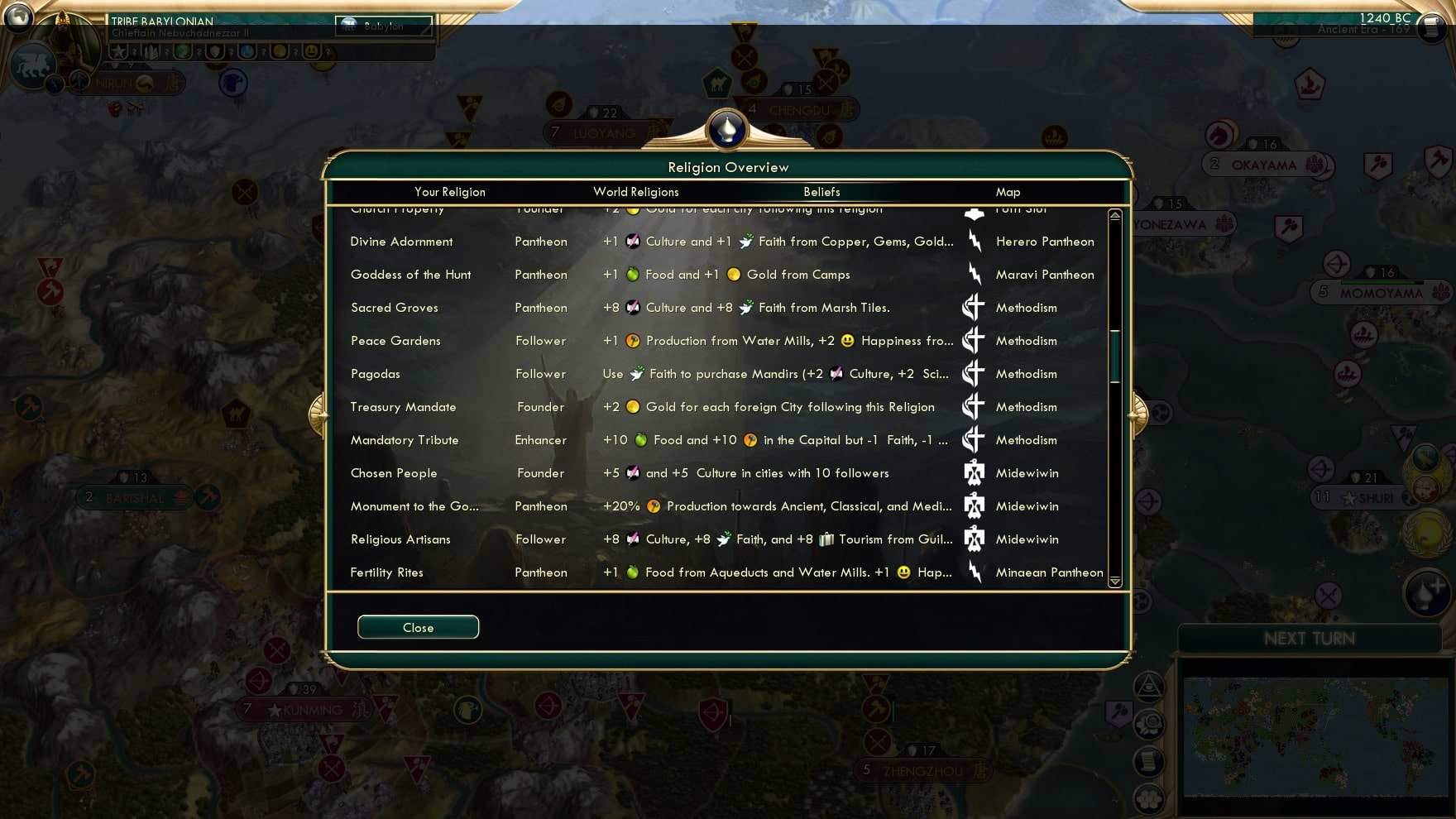Open the Map tab in Religion Overview
This screenshot has width=1456, height=819.
(1008, 191)
